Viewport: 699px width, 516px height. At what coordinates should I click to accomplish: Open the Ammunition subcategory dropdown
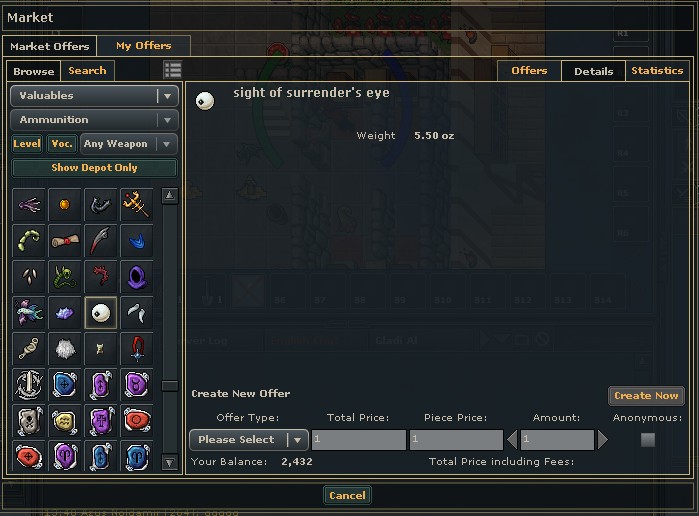94,120
